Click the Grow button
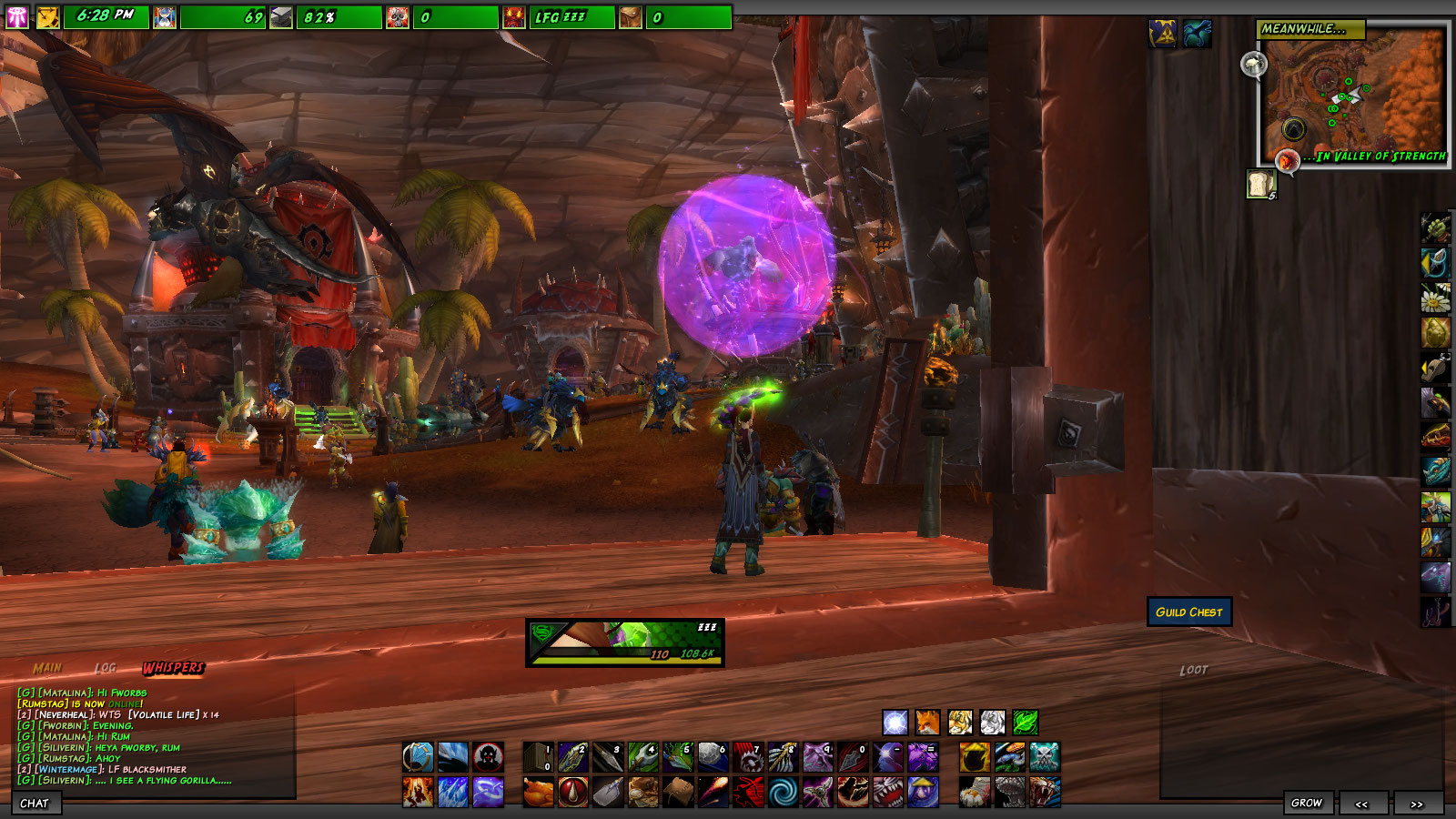Viewport: 1456px width, 819px height. pyautogui.click(x=1306, y=803)
